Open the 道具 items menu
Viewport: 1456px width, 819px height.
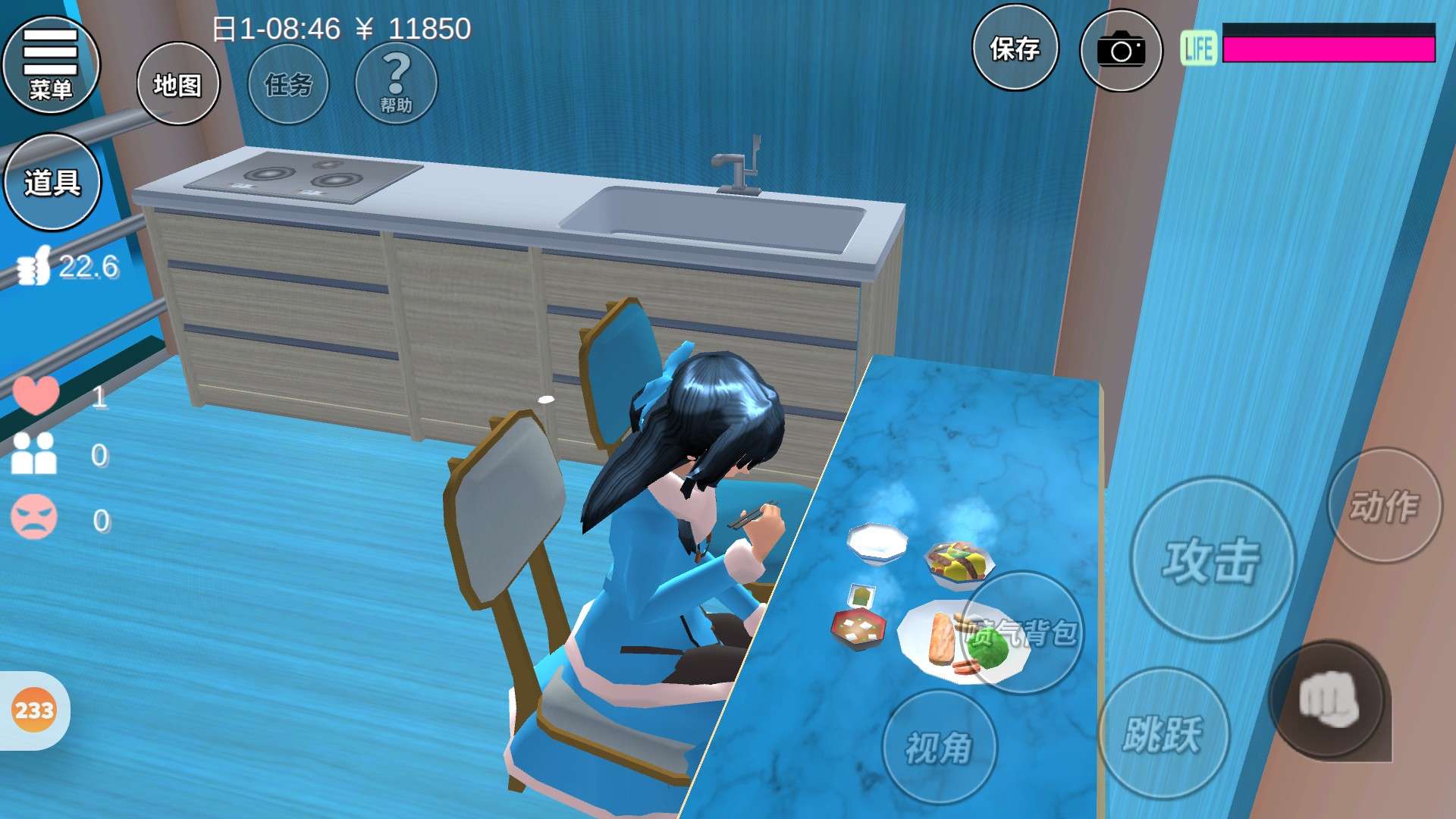click(x=52, y=182)
